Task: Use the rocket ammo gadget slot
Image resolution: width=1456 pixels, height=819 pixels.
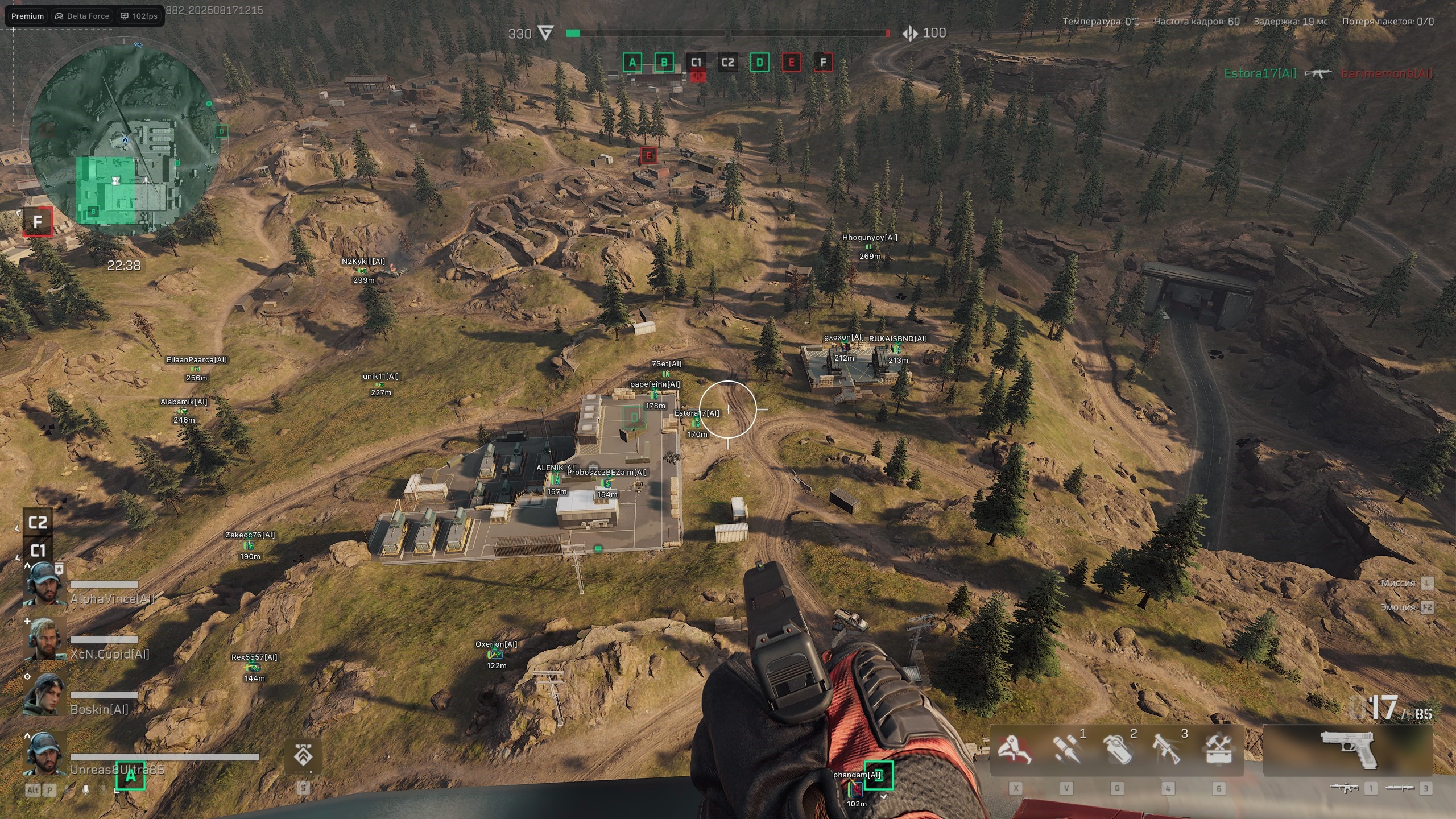Action: point(1065,750)
